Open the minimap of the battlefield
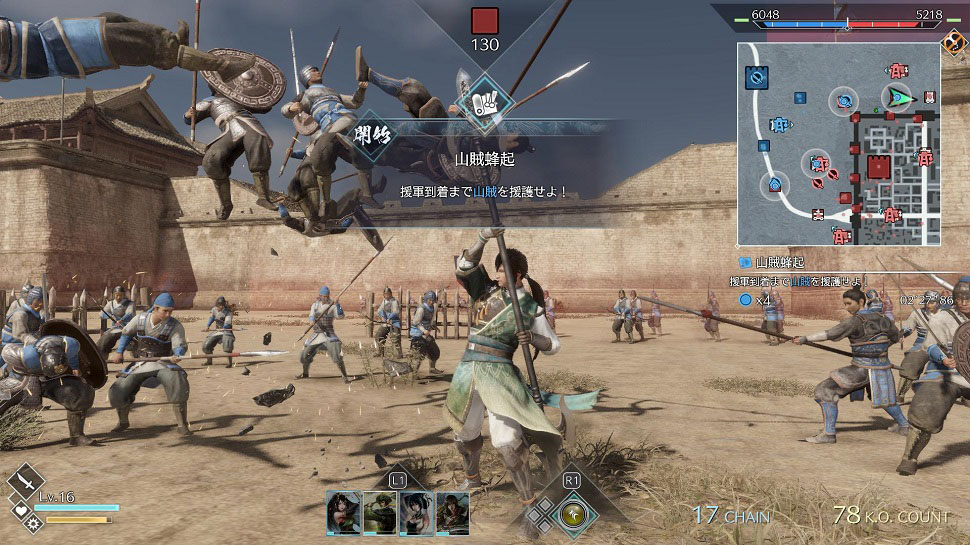This screenshot has width=970, height=545. 838,144
